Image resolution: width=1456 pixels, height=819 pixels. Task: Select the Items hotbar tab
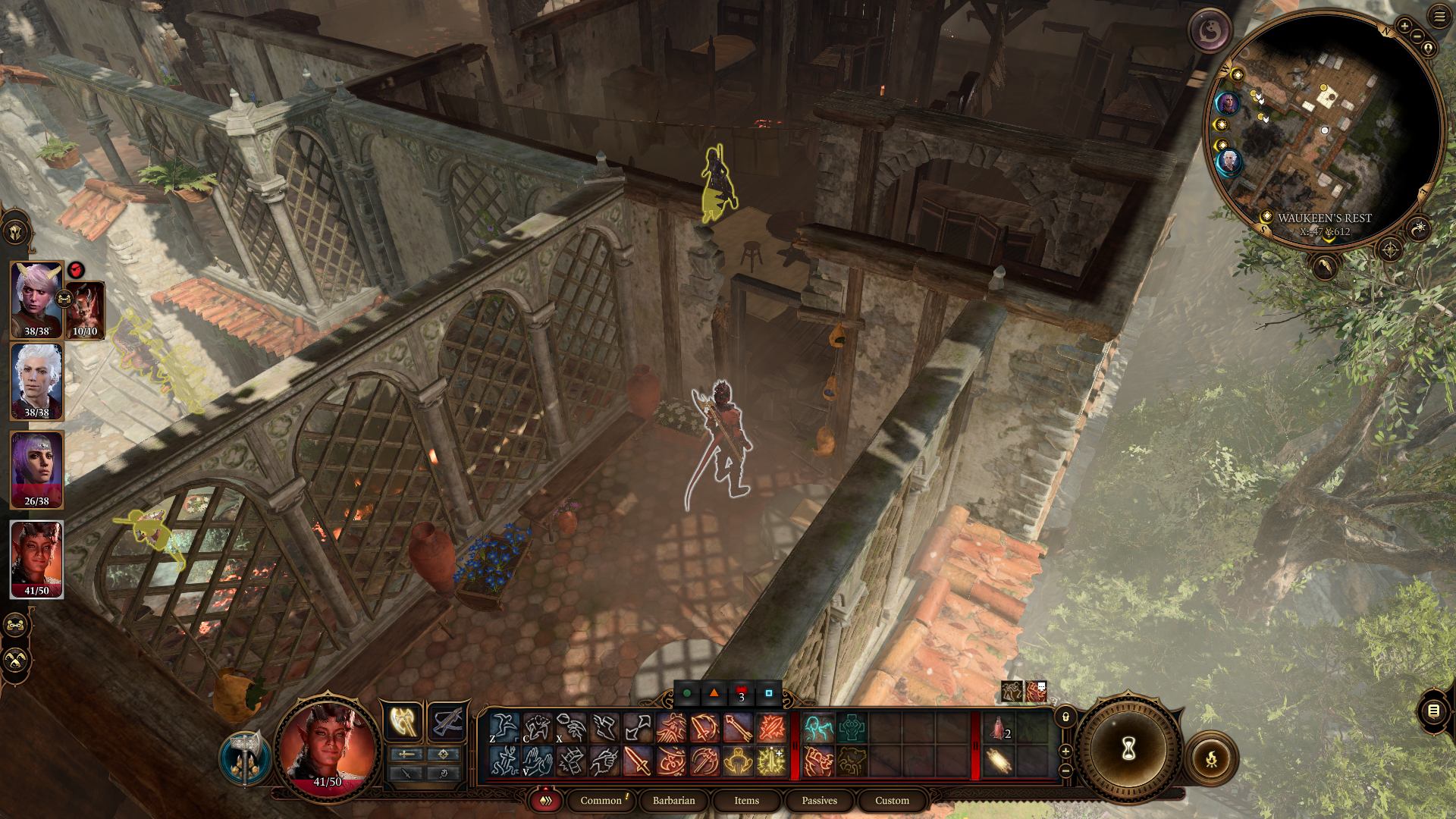746,800
